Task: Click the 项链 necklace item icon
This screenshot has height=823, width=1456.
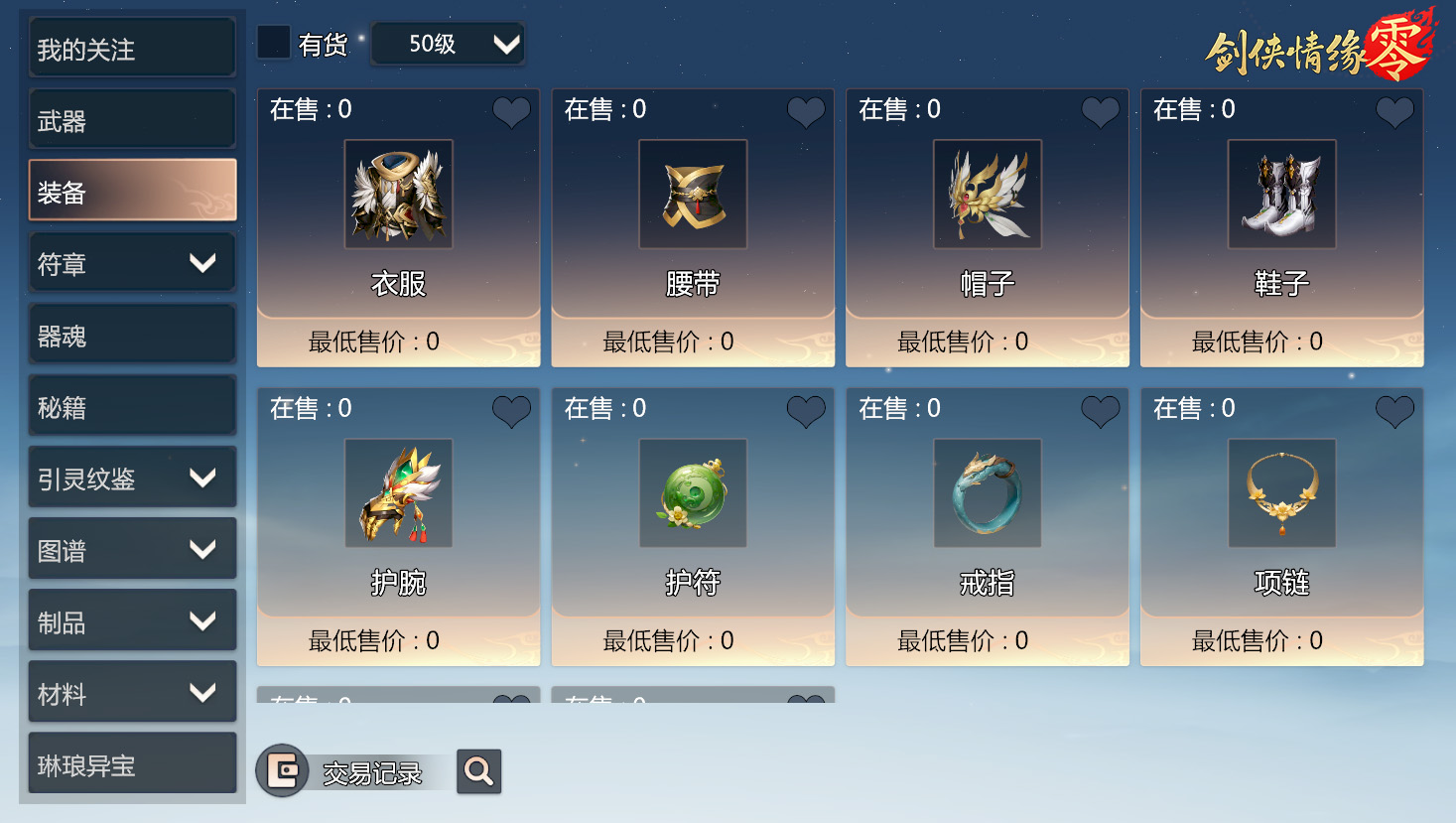Action: [1281, 493]
